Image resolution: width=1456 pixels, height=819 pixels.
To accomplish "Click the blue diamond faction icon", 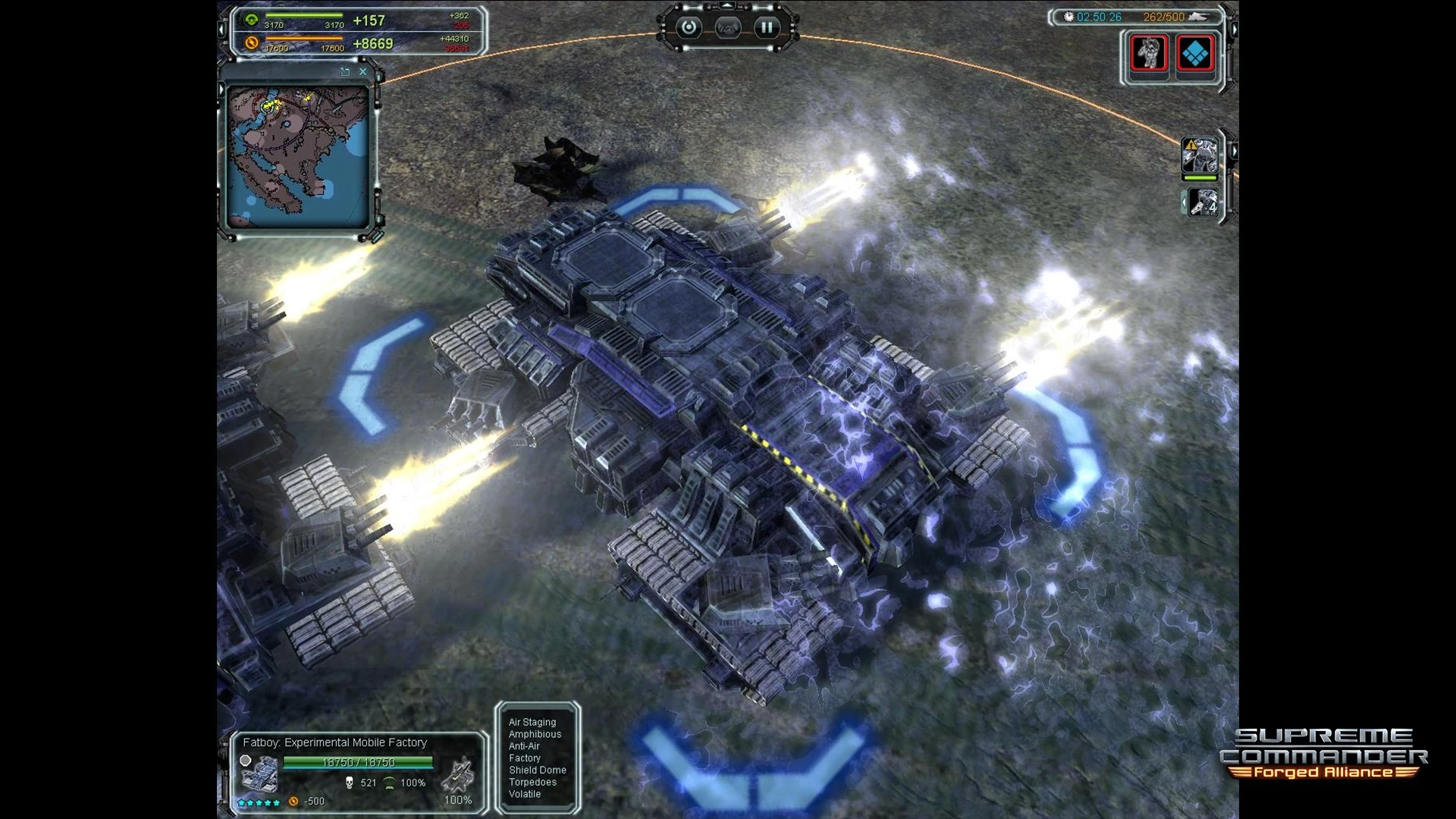I will pos(1195,53).
